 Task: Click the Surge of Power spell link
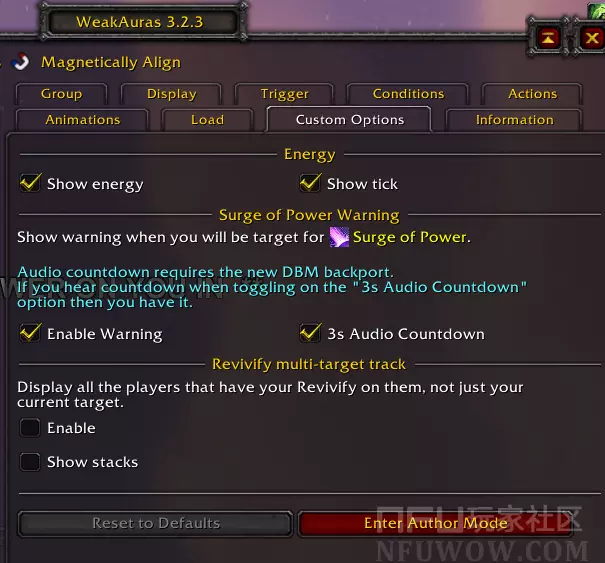coord(409,237)
